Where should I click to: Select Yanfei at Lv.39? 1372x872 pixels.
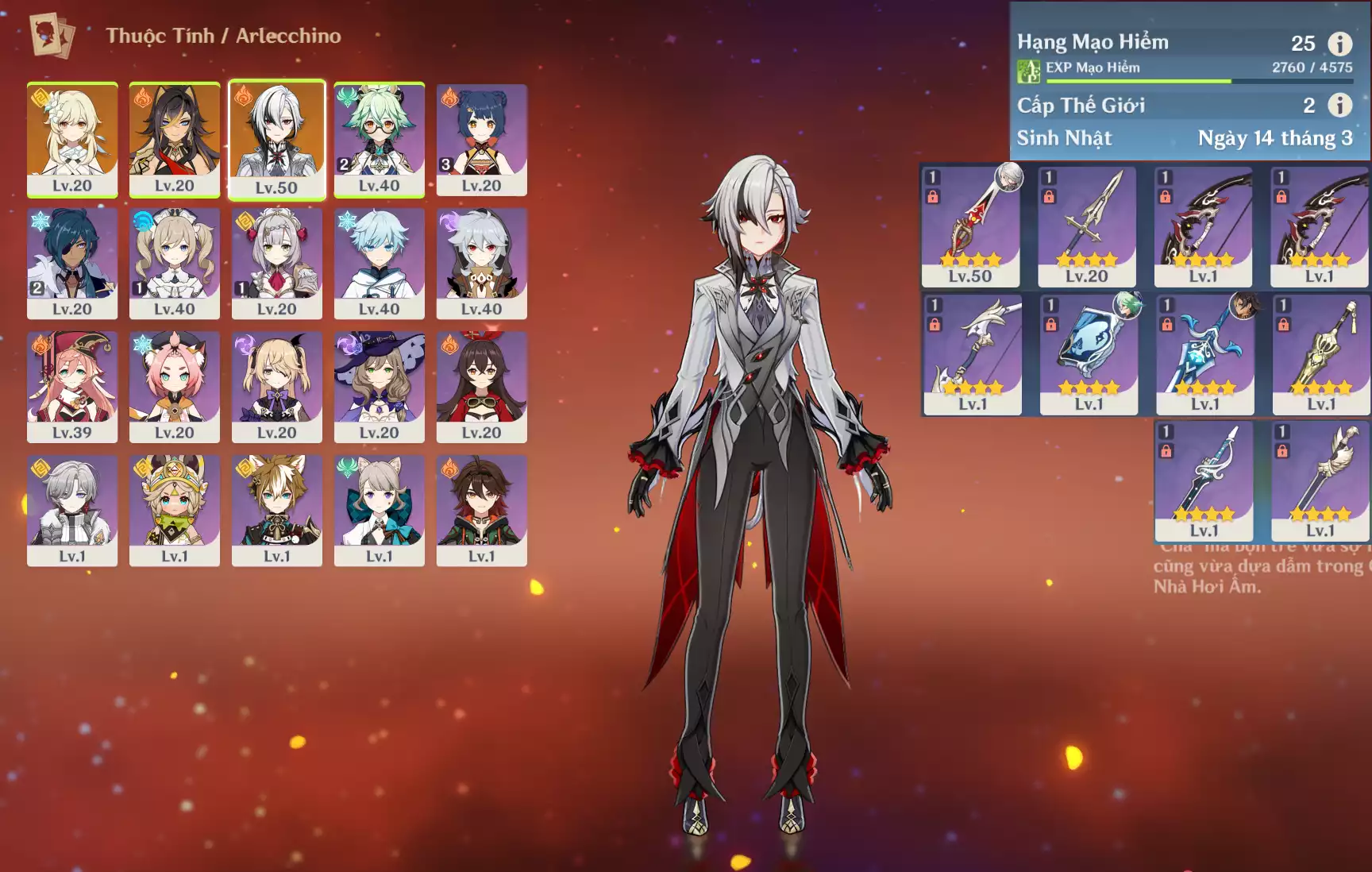coord(72,386)
